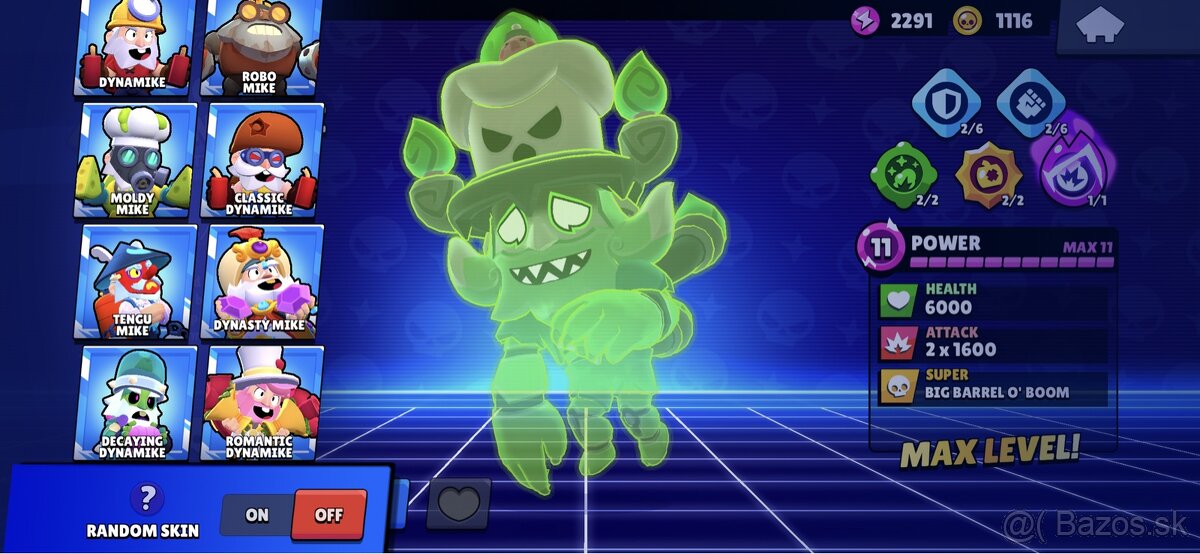Image resolution: width=1200 pixels, height=554 pixels.
Task: Show the Attack stat details
Action: [x=993, y=342]
